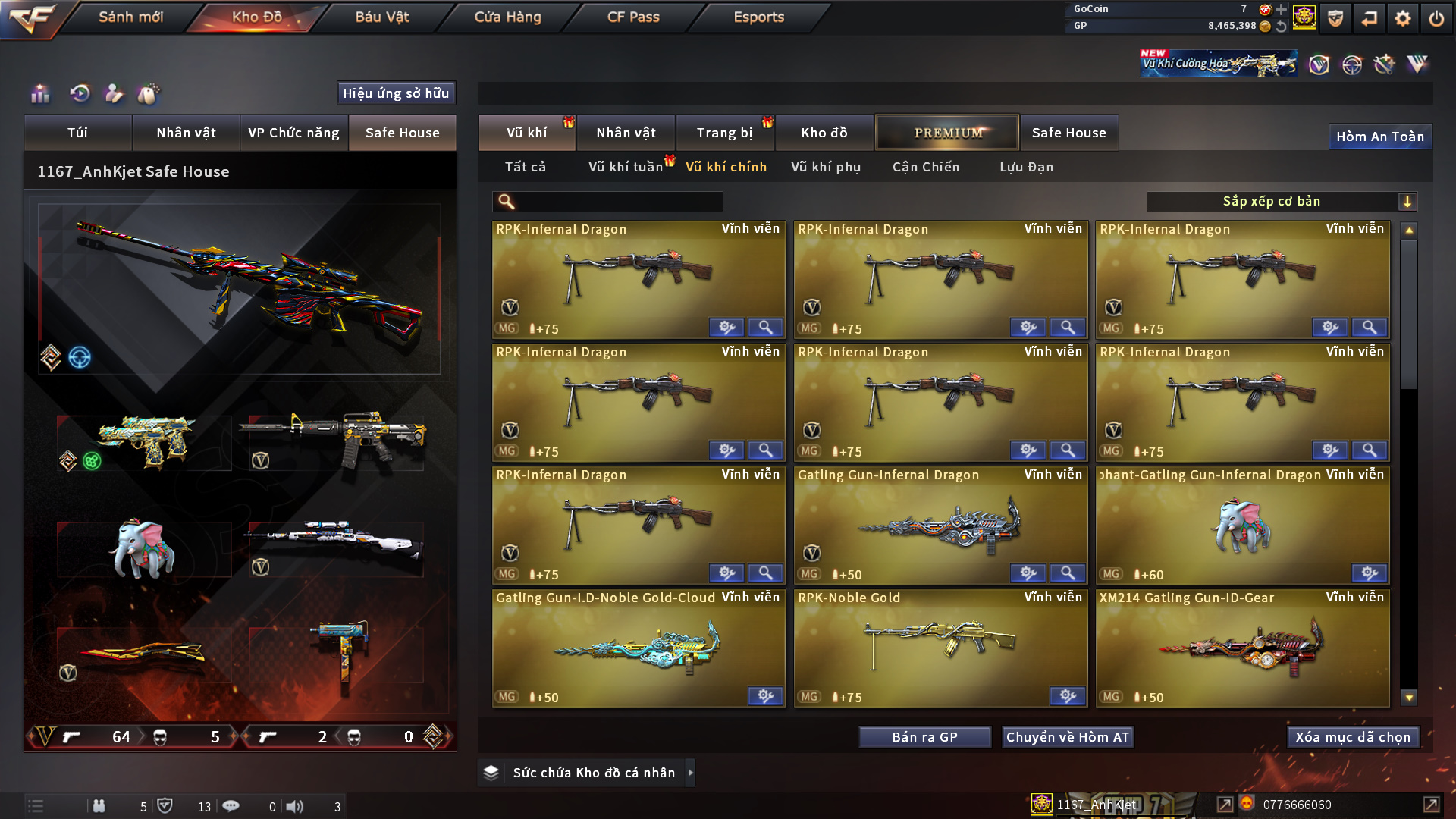
Task: Open Hiệu ứng sở hữu panel
Action: tap(396, 93)
